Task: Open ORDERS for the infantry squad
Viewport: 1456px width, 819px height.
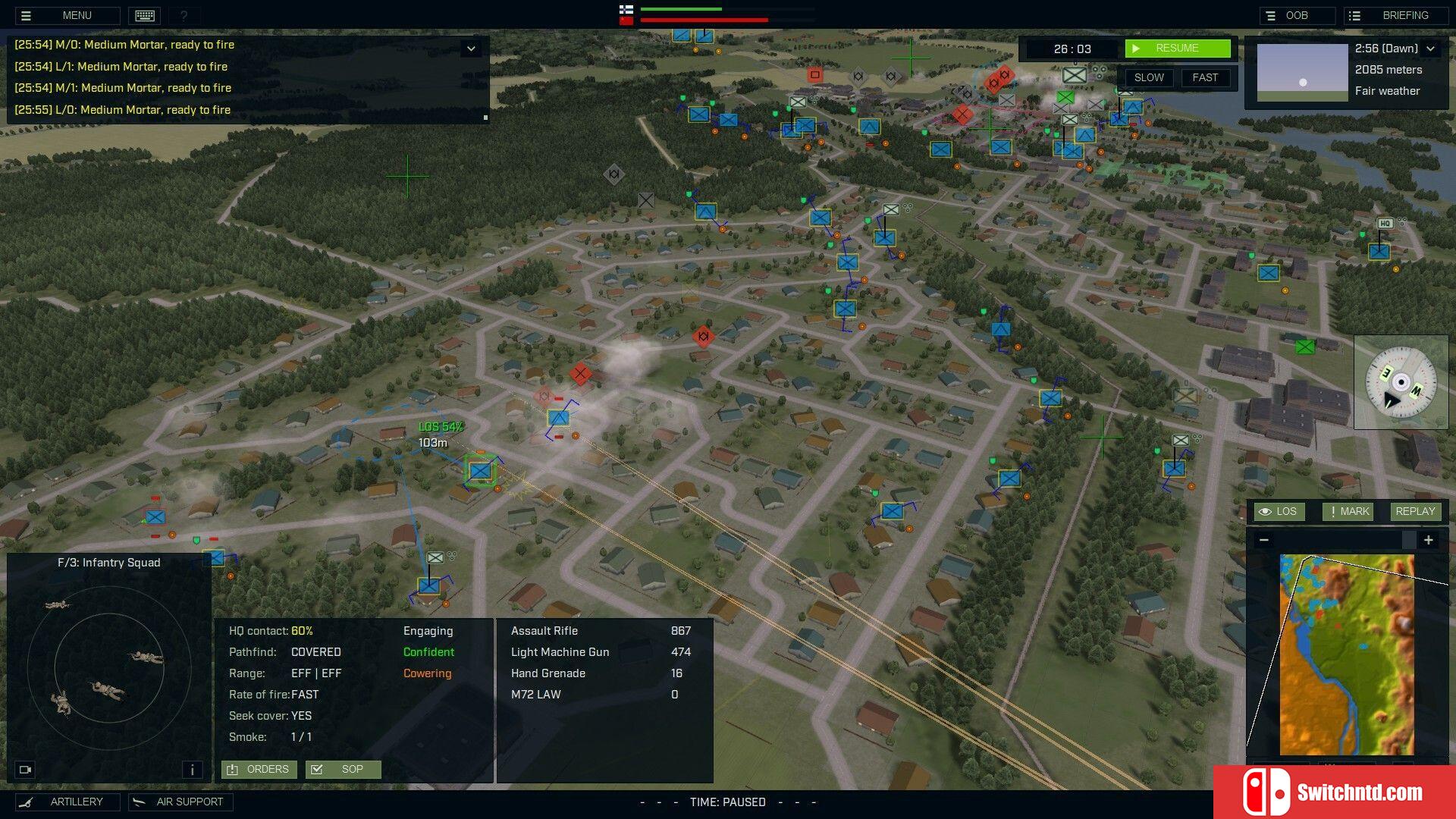Action: 259,769
